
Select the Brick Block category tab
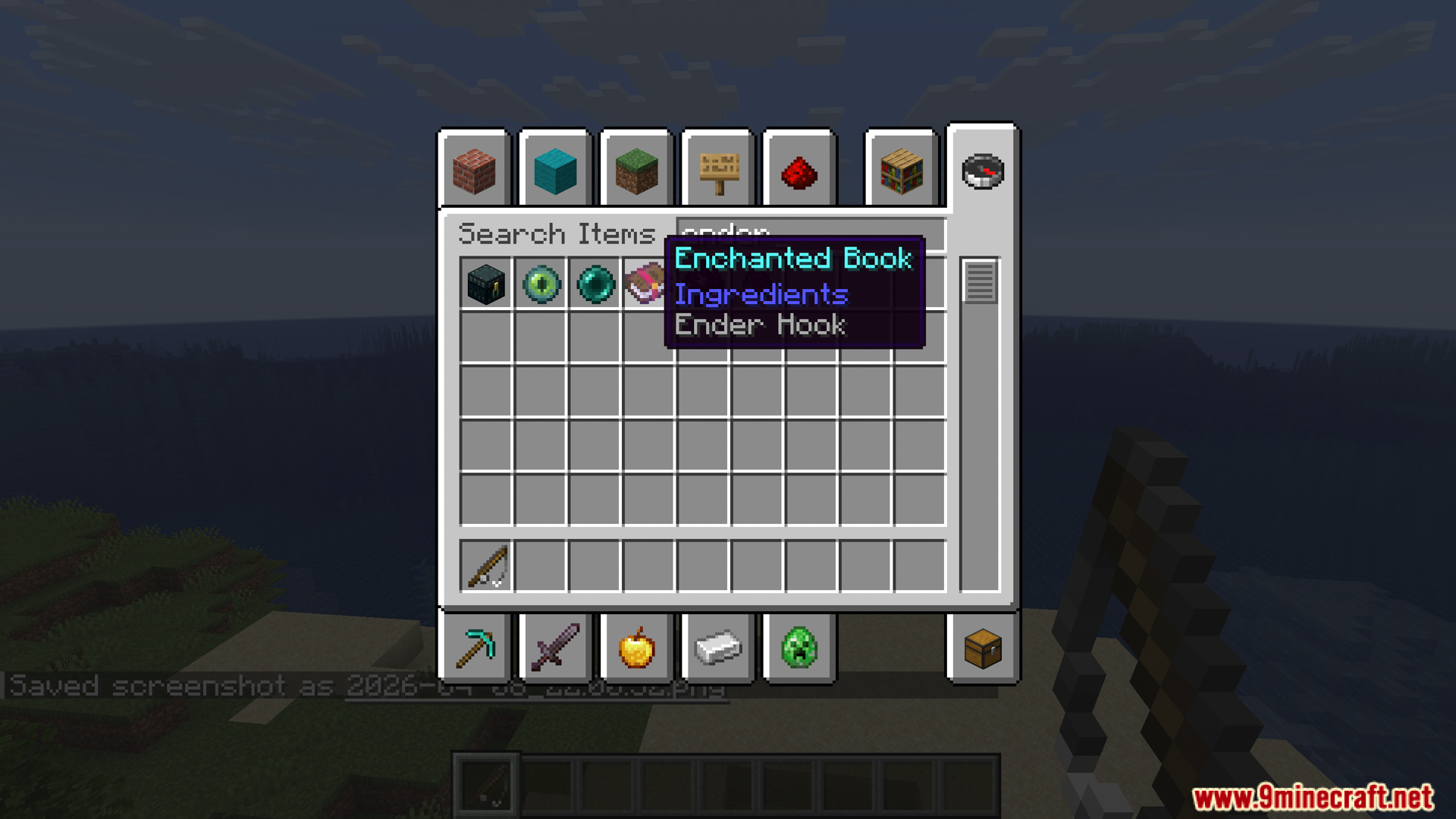coord(475,173)
